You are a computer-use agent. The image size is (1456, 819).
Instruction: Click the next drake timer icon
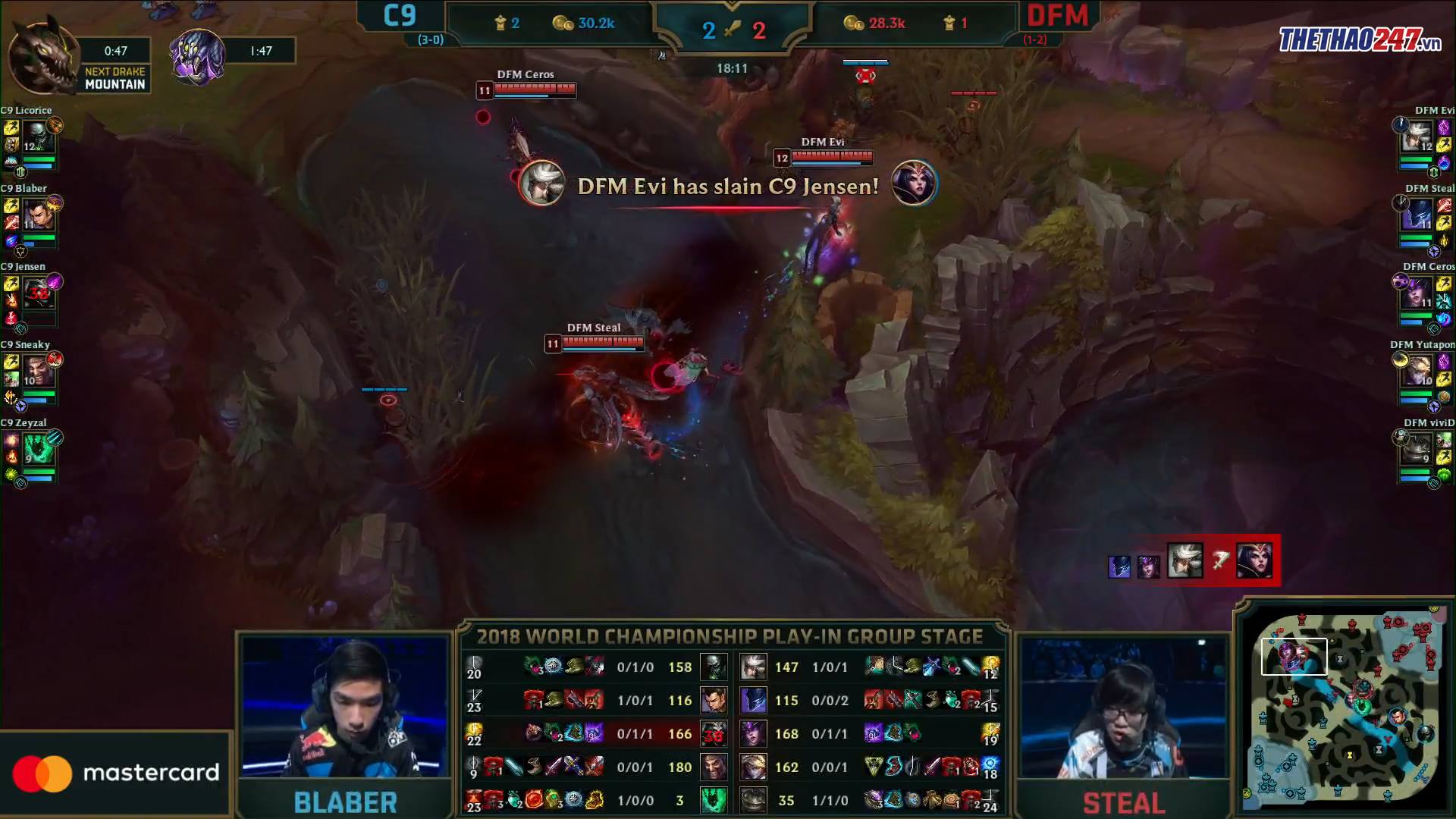[42, 57]
